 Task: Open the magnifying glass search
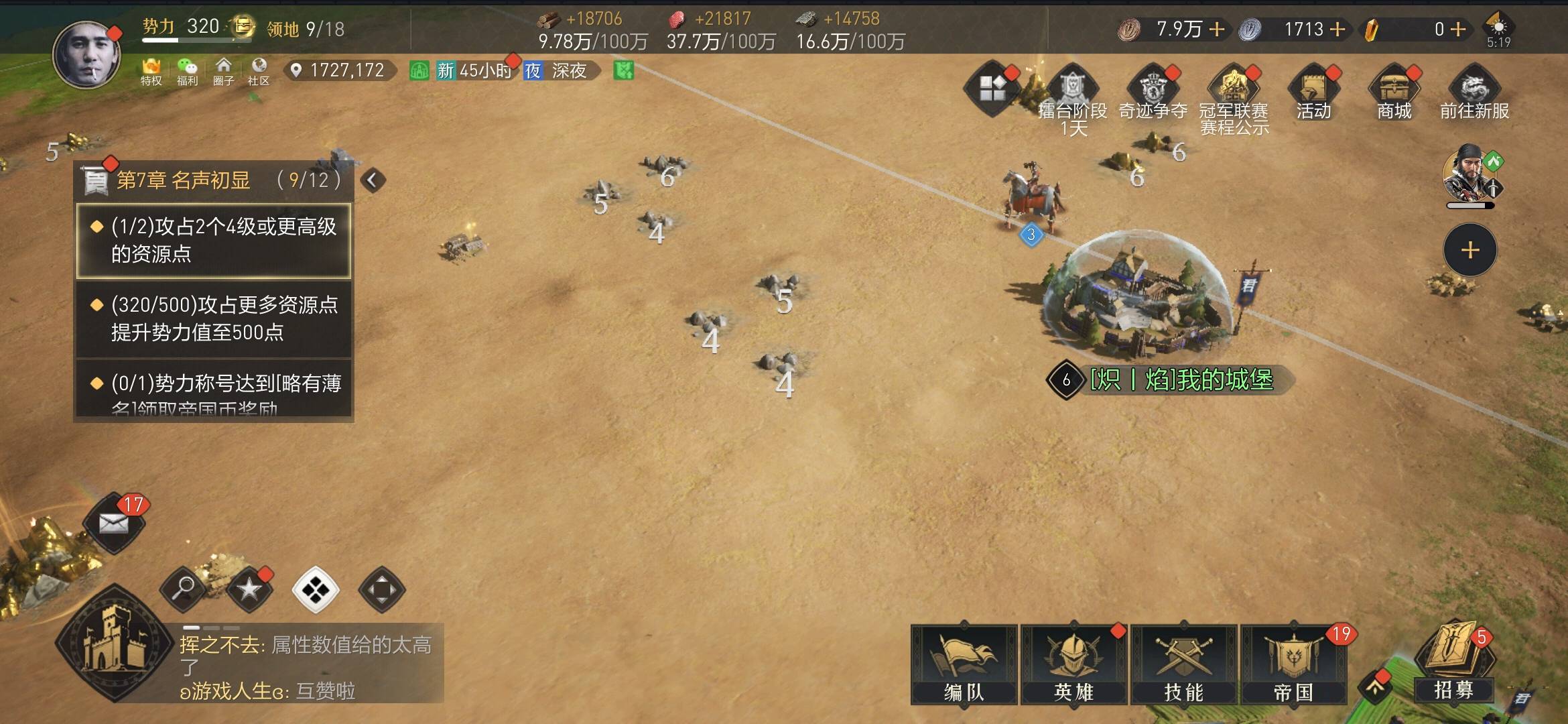tap(183, 589)
